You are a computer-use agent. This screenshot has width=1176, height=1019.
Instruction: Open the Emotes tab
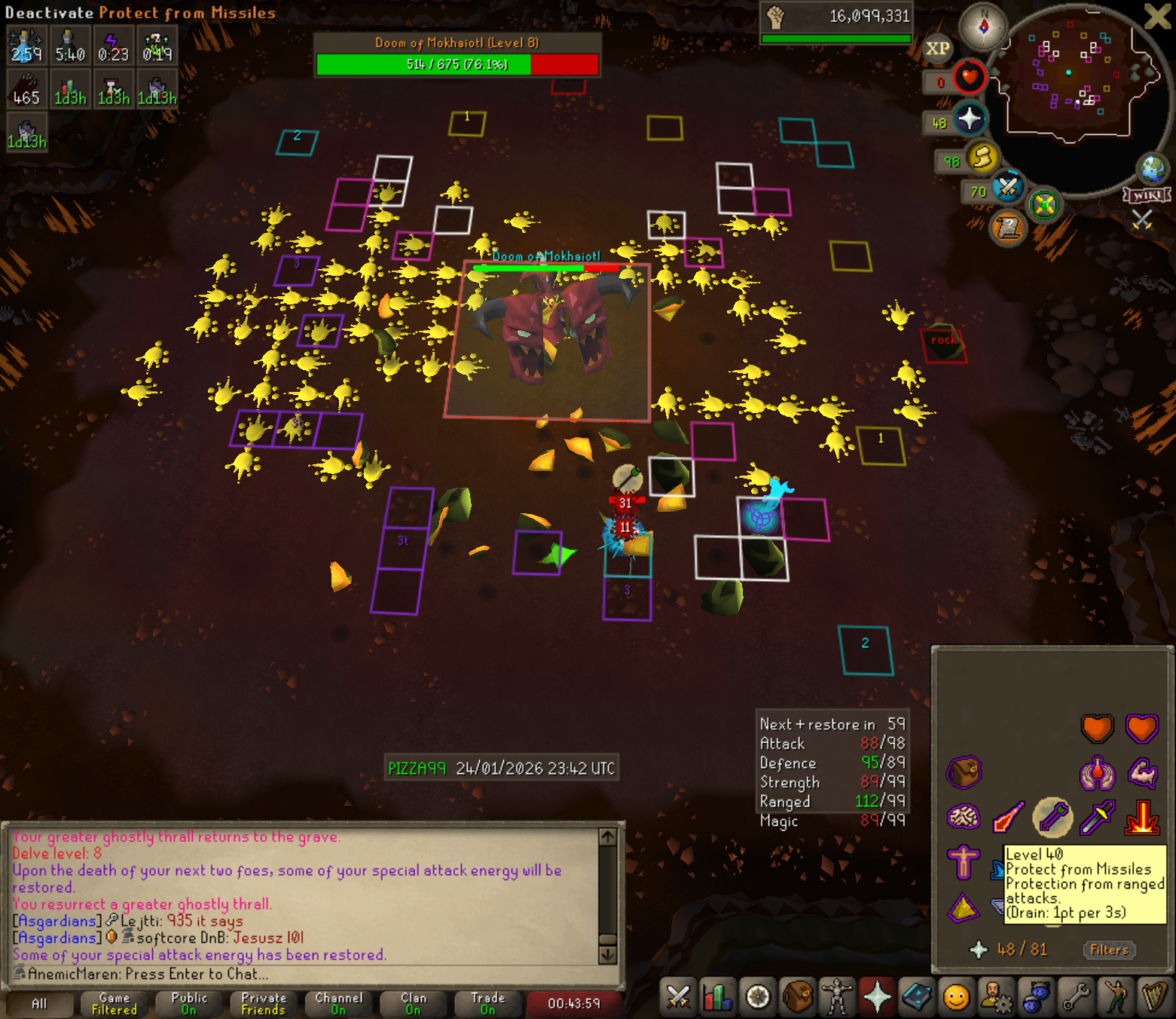coord(1116,998)
